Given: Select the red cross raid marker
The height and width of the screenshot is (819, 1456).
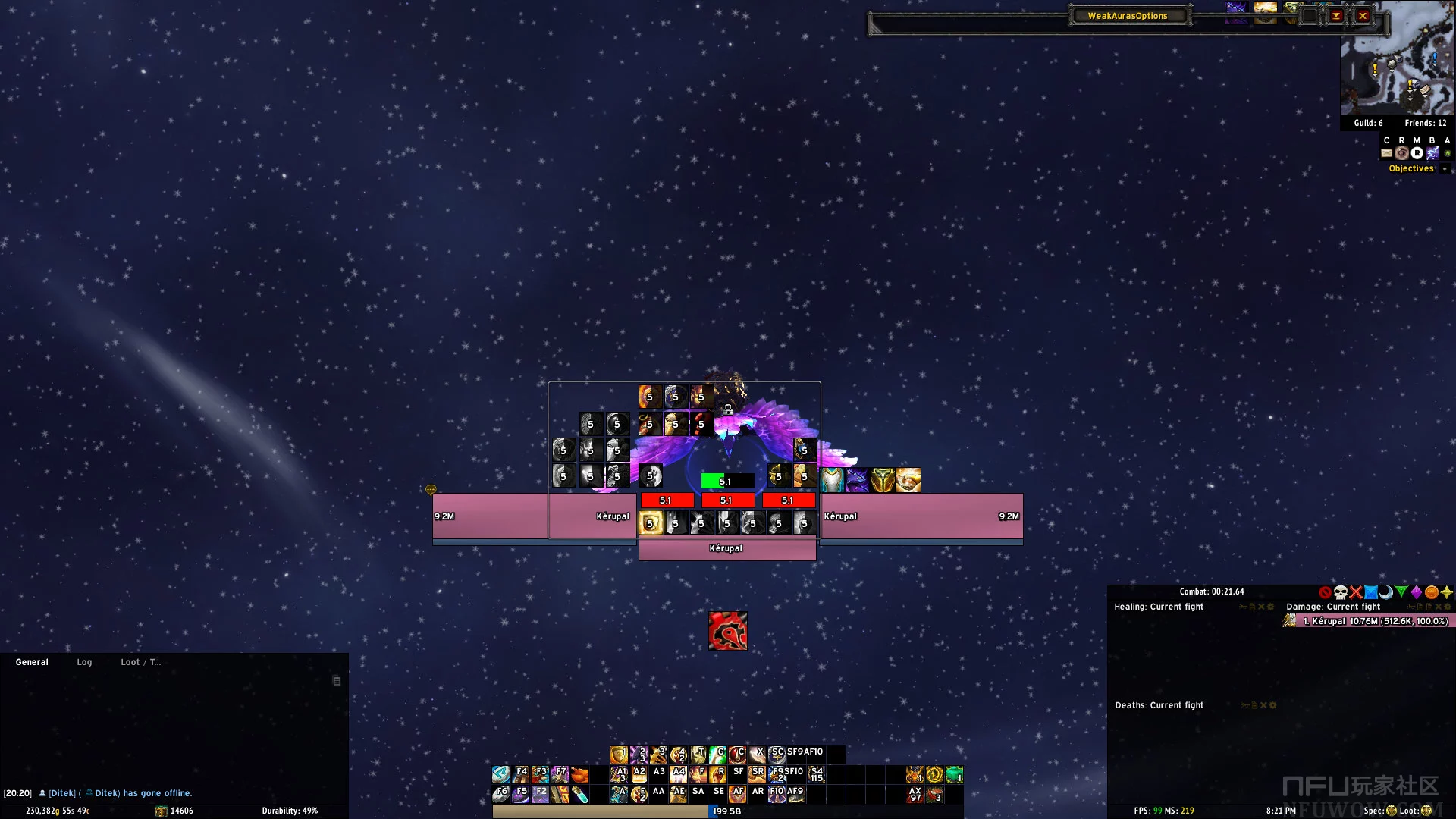Looking at the screenshot, I should (x=1356, y=592).
